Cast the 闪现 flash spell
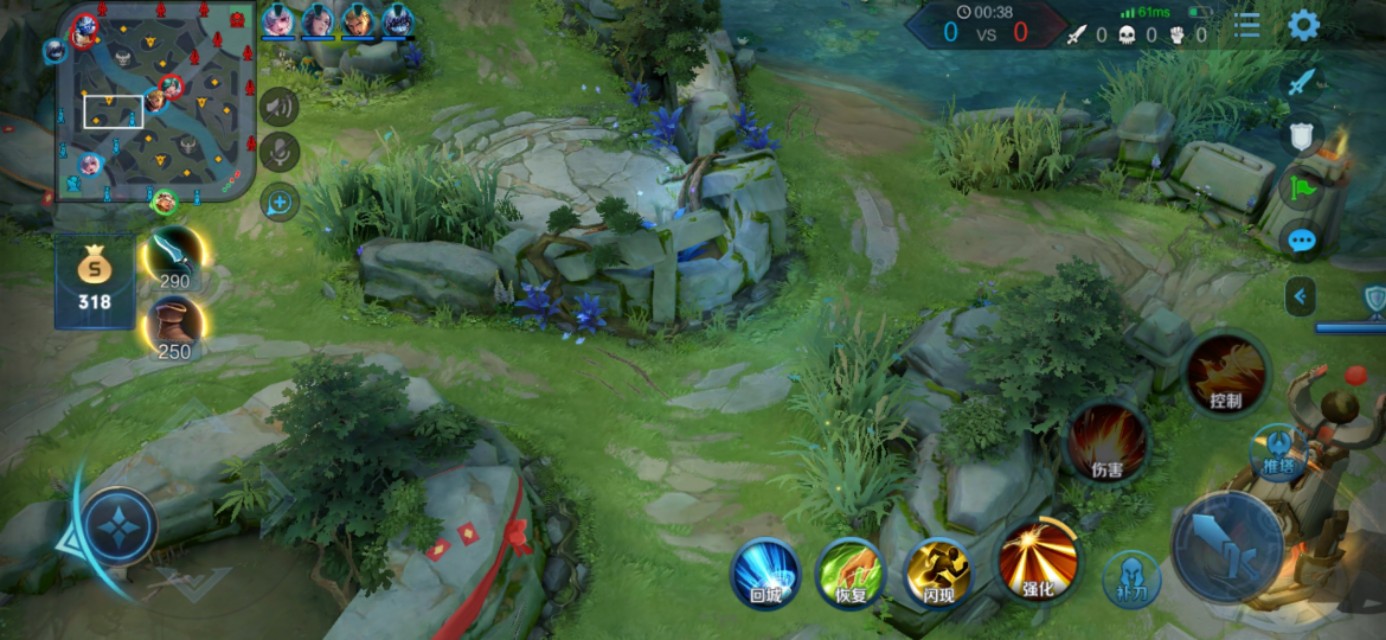Image resolution: width=1386 pixels, height=640 pixels. pyautogui.click(x=937, y=573)
